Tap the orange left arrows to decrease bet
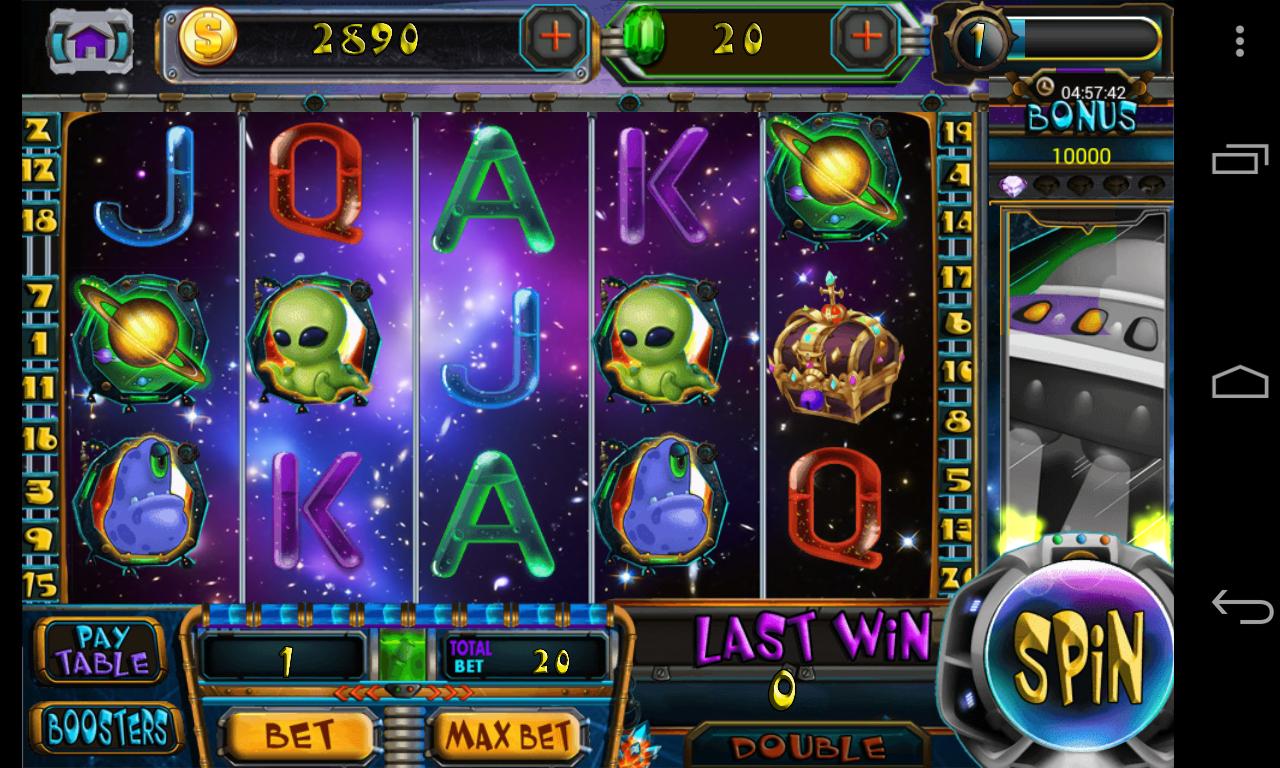 [358, 694]
